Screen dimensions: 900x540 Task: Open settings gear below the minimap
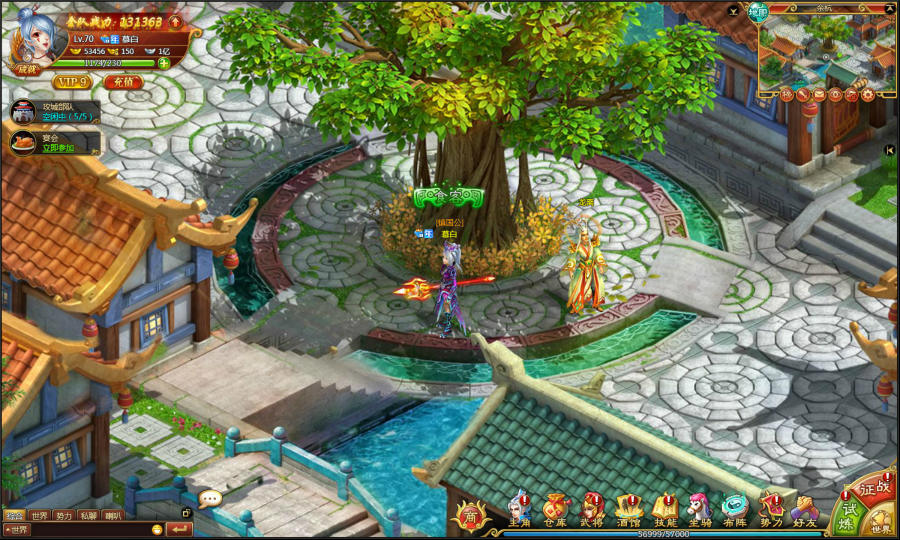pyautogui.click(x=867, y=95)
